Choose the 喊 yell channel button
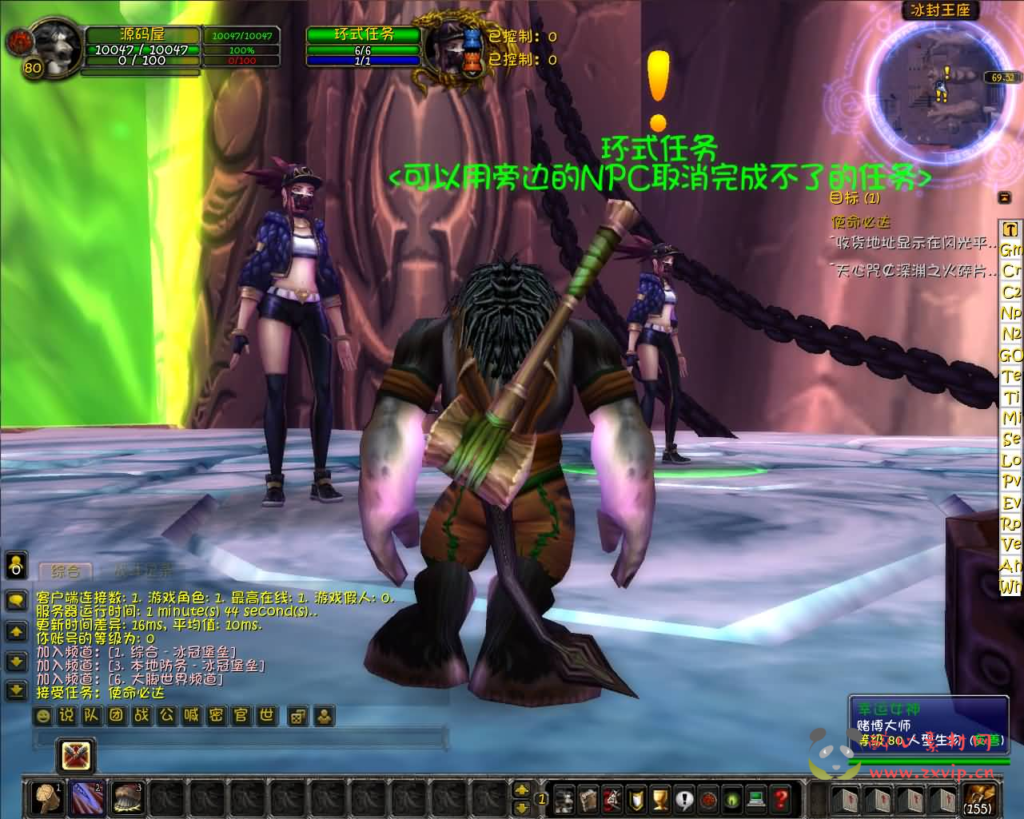Screen dimensions: 1024x819 190,716
